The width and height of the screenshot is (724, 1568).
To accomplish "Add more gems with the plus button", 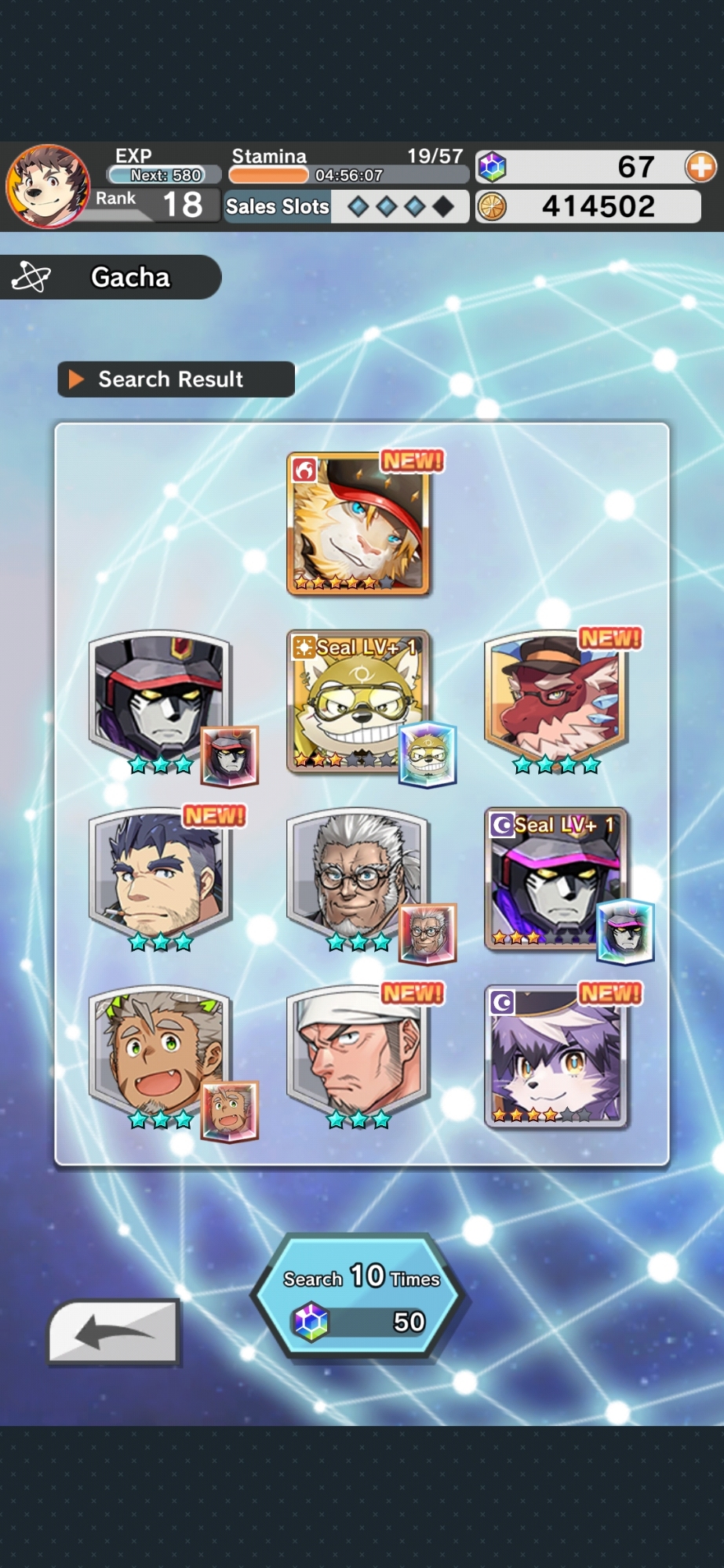I will click(x=700, y=167).
